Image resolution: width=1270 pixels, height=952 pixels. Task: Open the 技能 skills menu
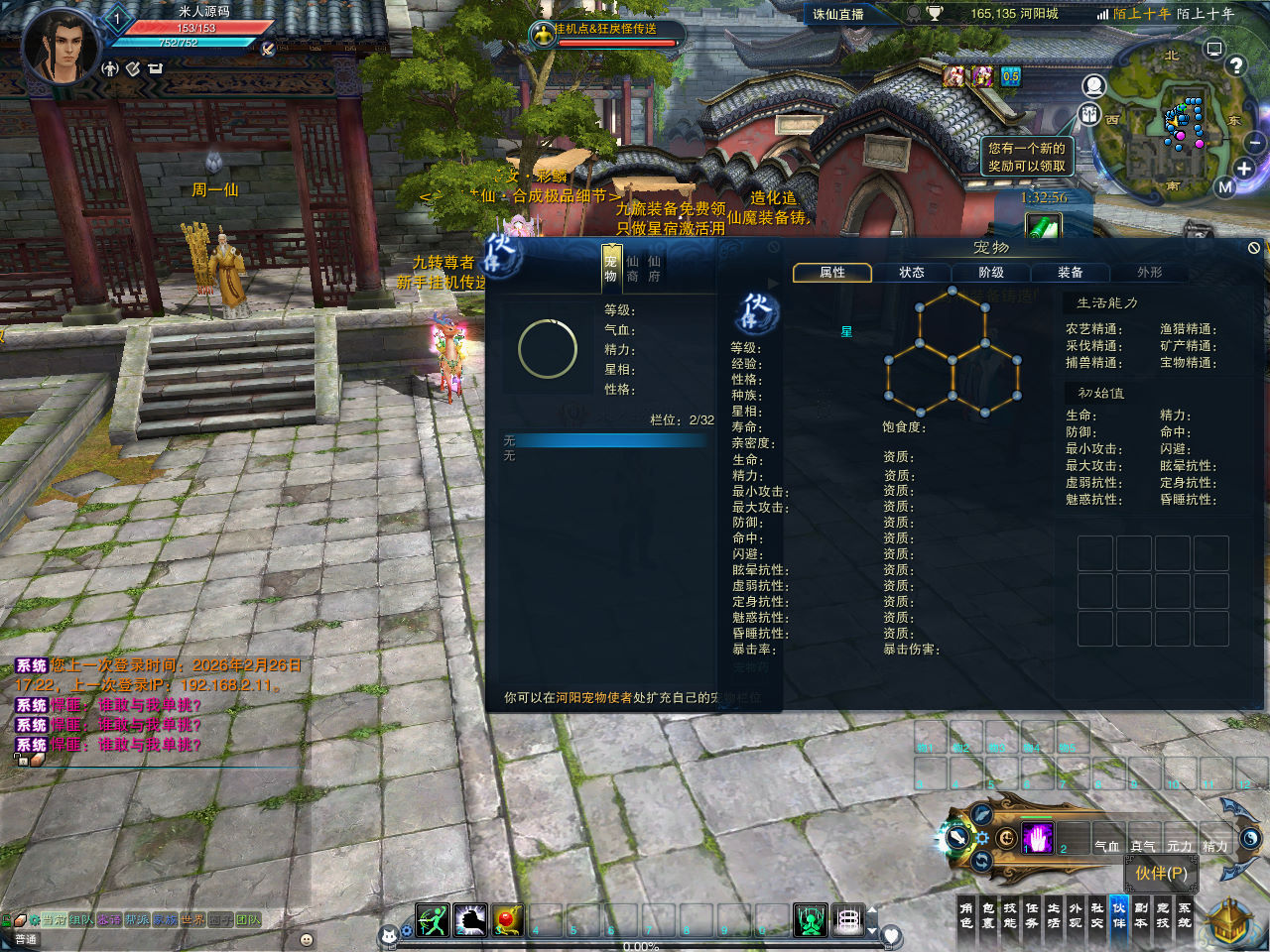[x=1010, y=915]
